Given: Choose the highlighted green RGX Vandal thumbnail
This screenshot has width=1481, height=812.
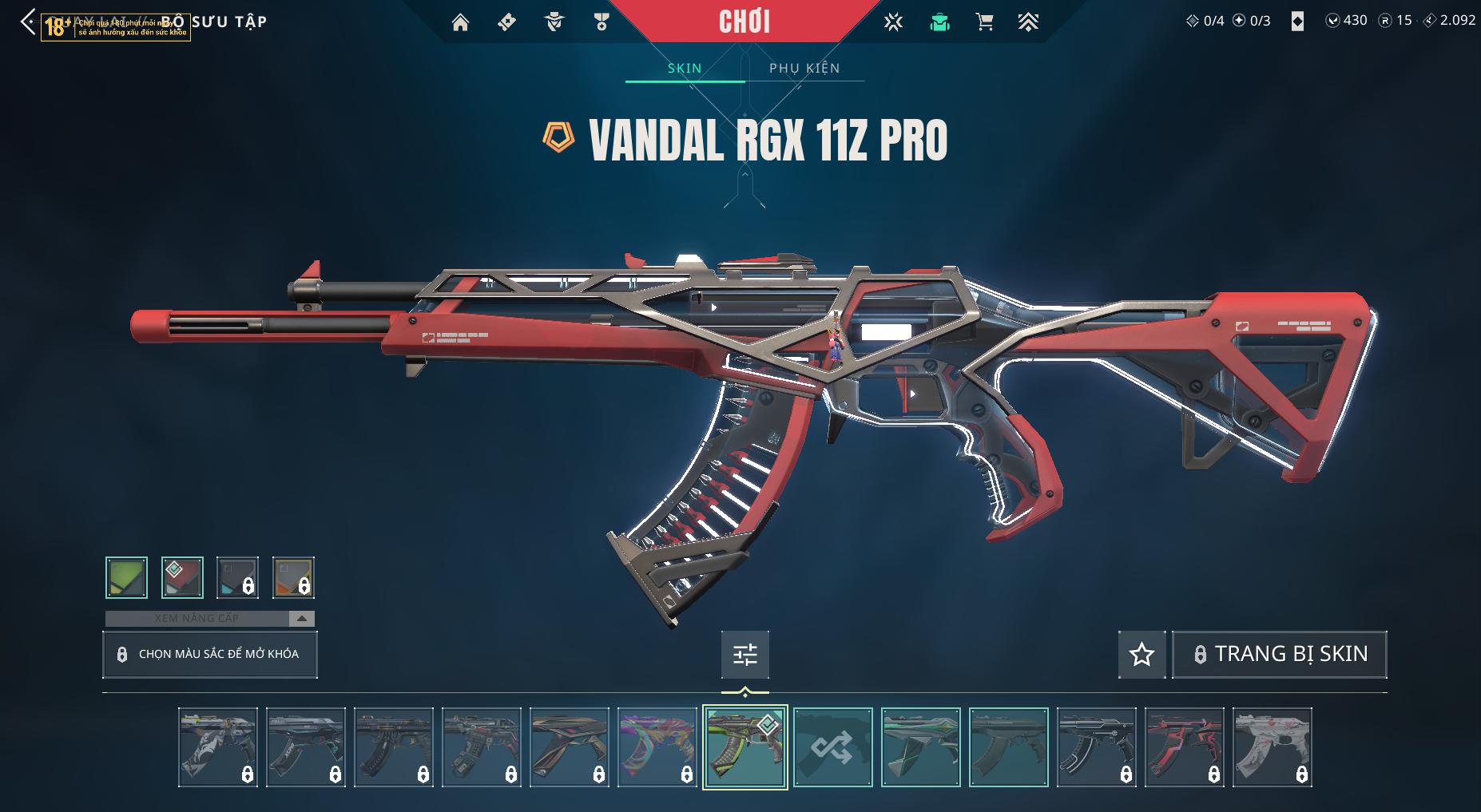Looking at the screenshot, I should click(744, 747).
